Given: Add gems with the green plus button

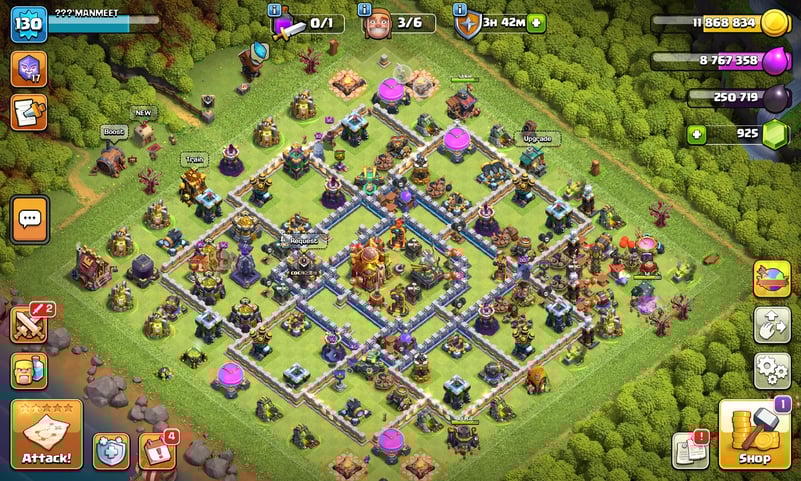Looking at the screenshot, I should pos(696,133).
